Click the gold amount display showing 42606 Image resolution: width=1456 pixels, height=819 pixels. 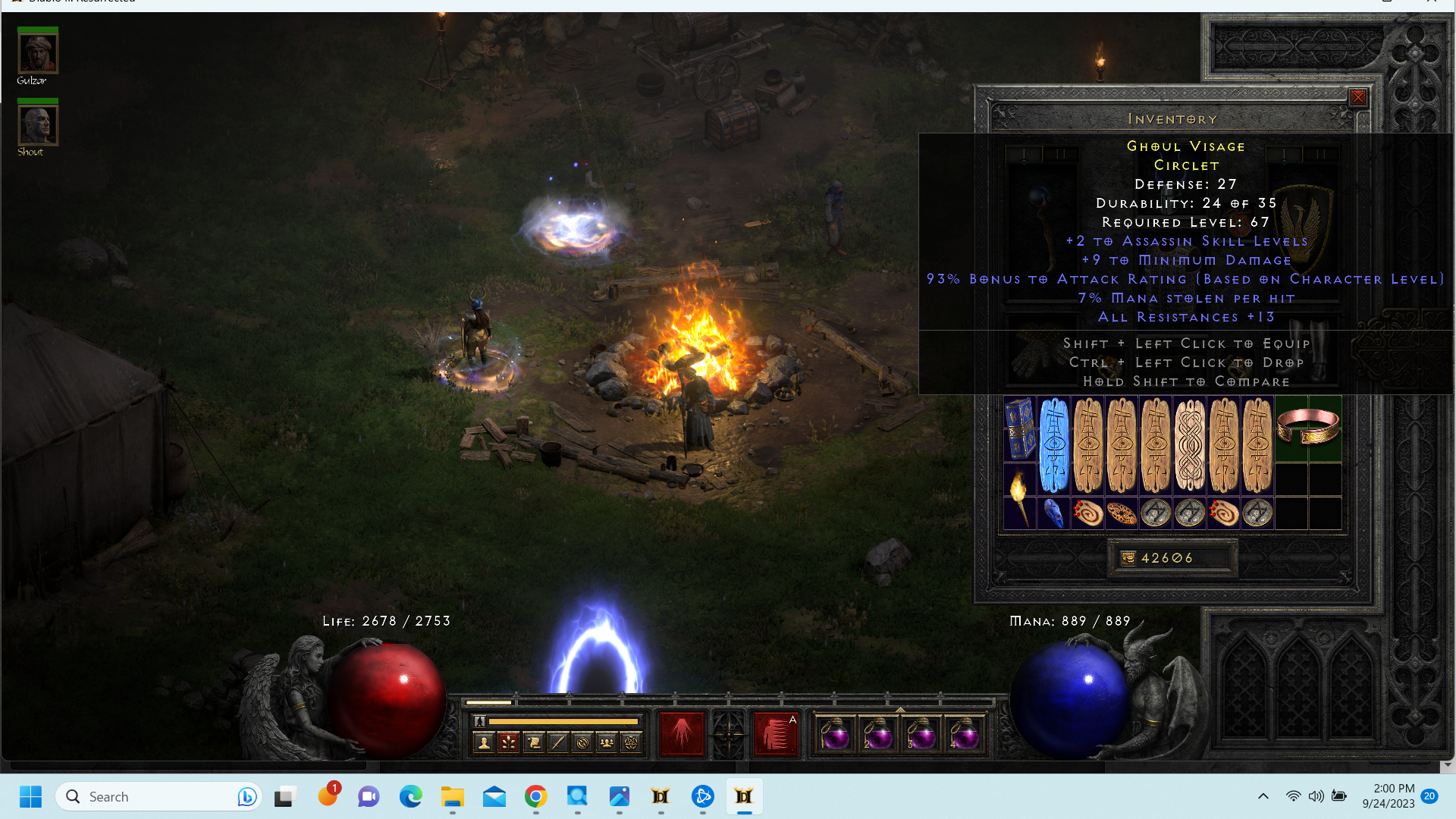[1172, 558]
